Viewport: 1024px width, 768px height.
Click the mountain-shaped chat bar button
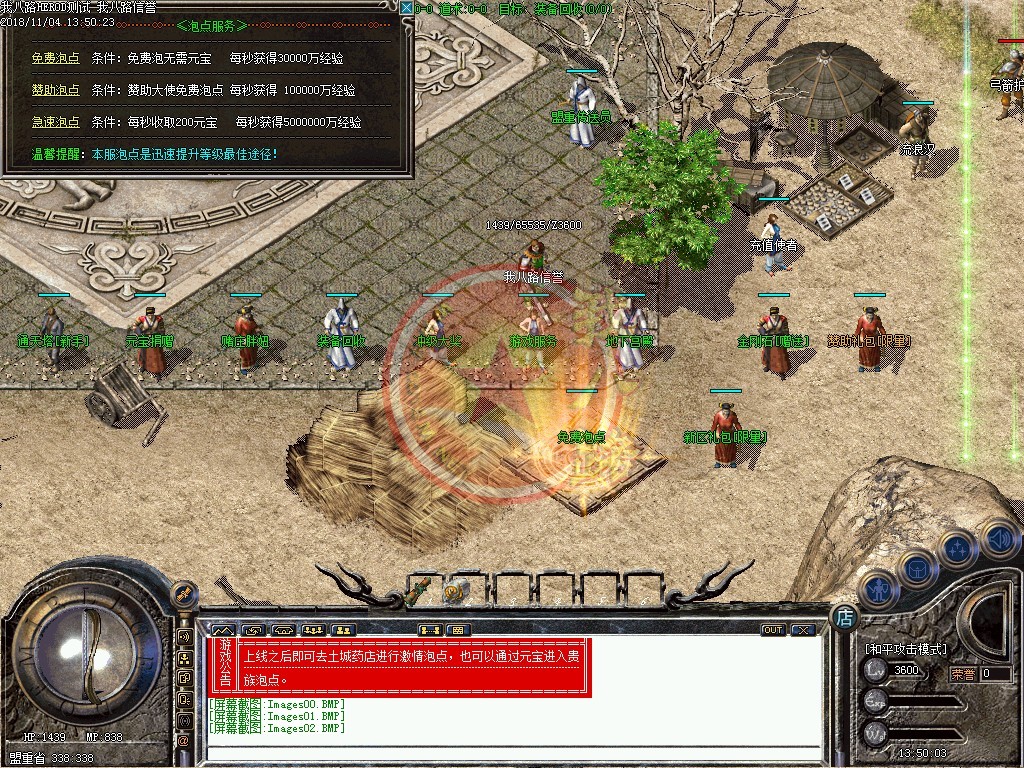(222, 630)
